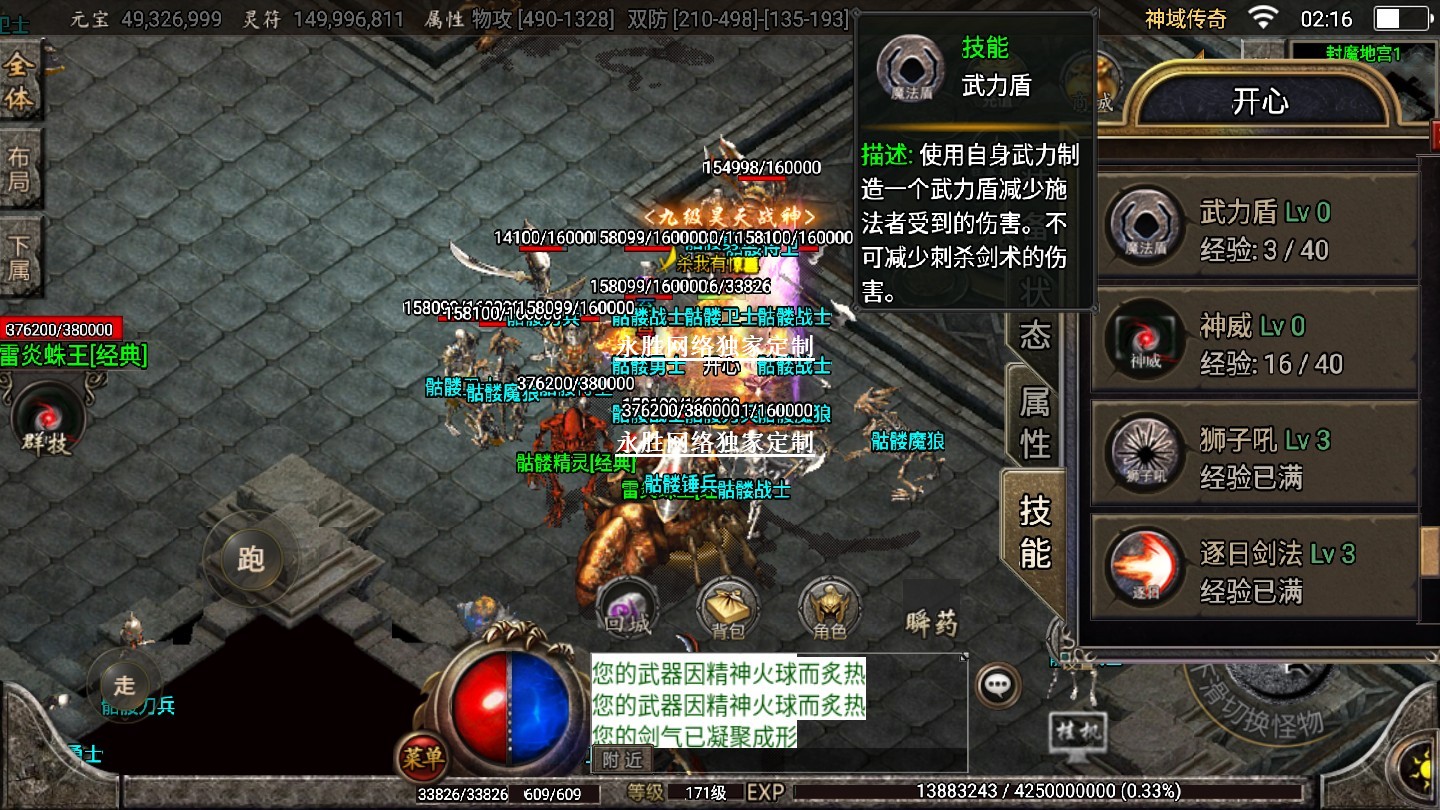
Task: Pick the 逐日剑法 skill entry
Action: 1255,572
